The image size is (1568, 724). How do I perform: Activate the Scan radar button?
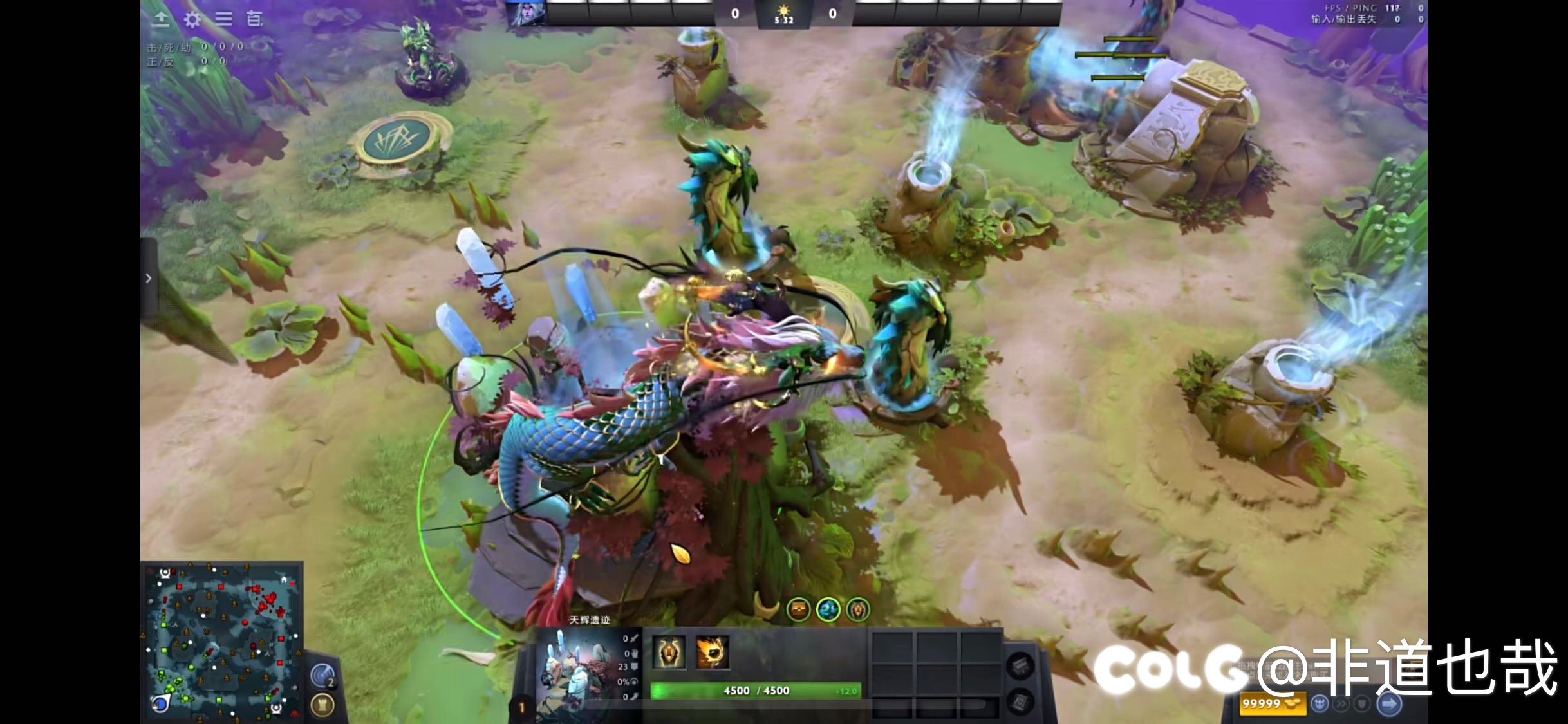[x=322, y=676]
